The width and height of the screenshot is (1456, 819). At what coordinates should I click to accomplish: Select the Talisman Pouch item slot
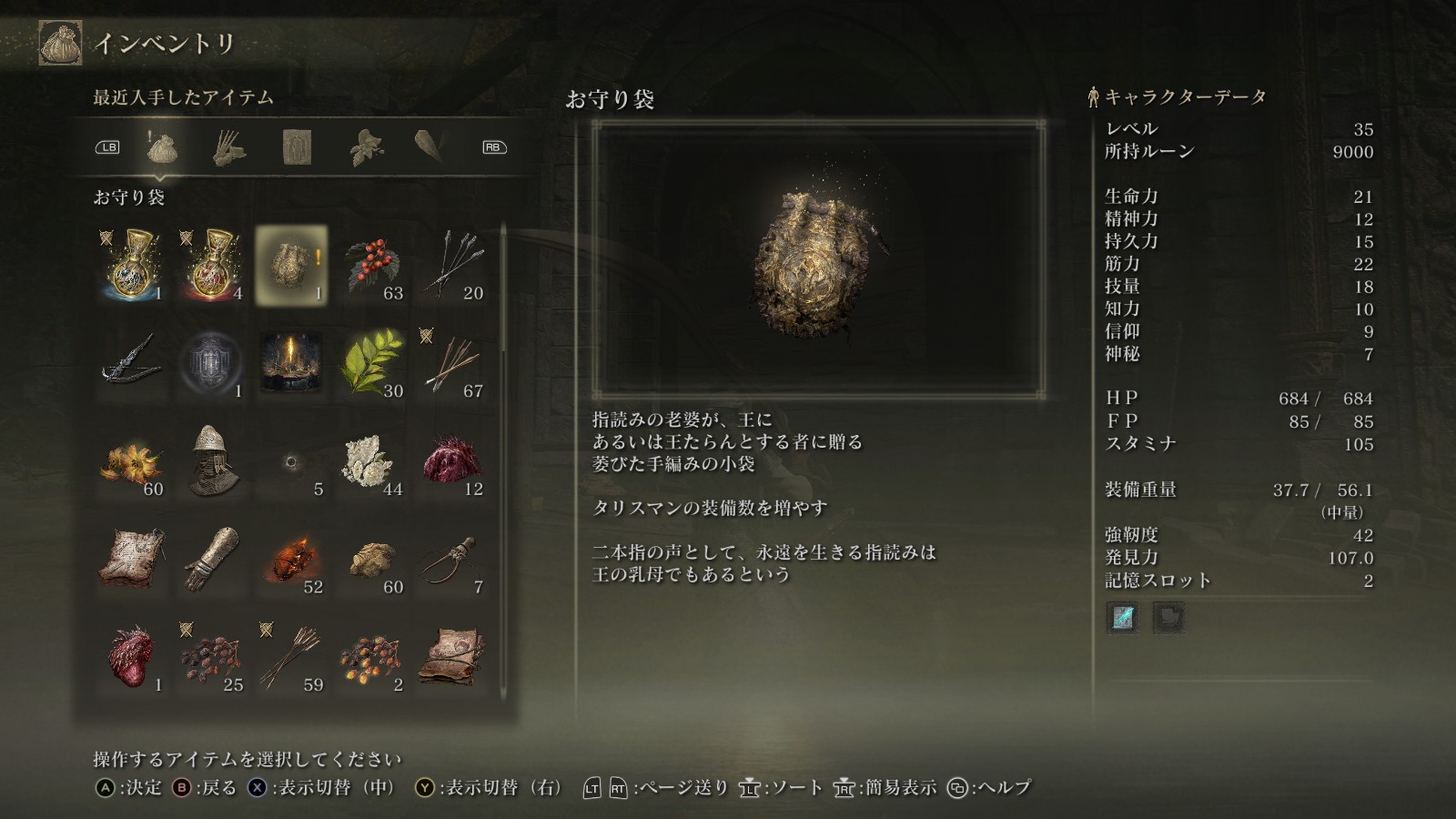point(291,265)
